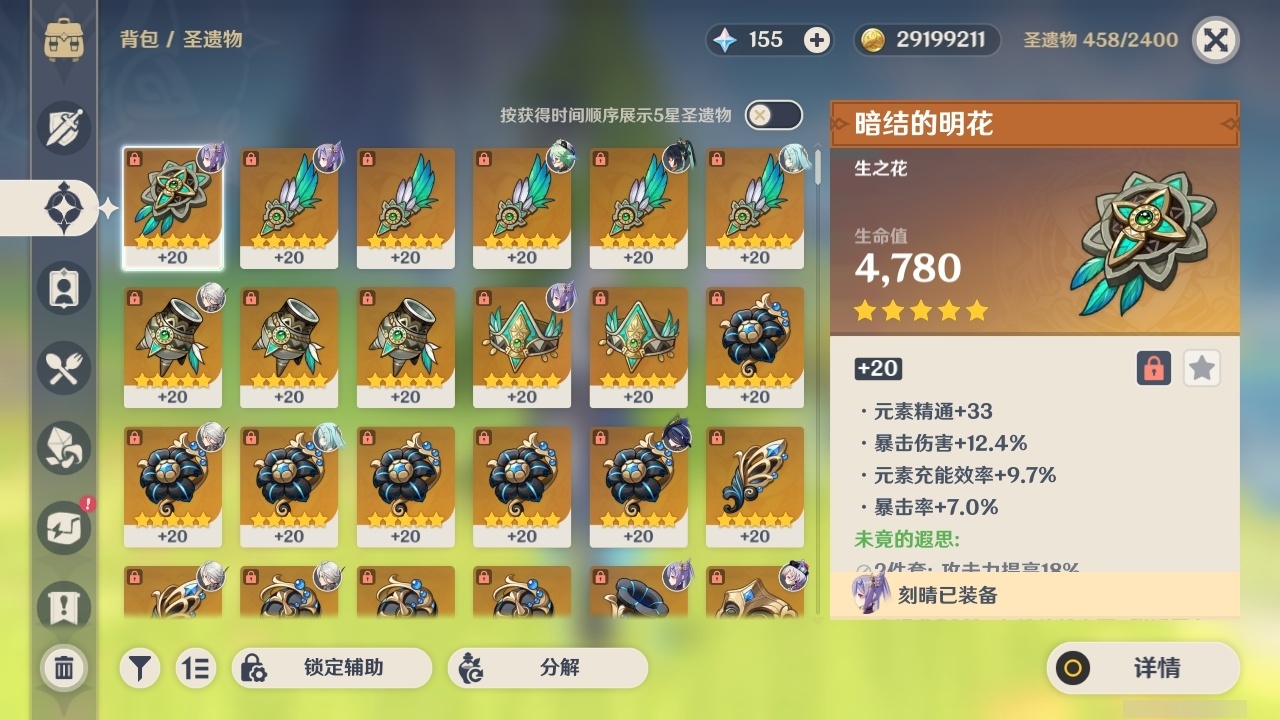This screenshot has height=720, width=1280.
Task: Open the sort order options icon
Action: point(196,668)
